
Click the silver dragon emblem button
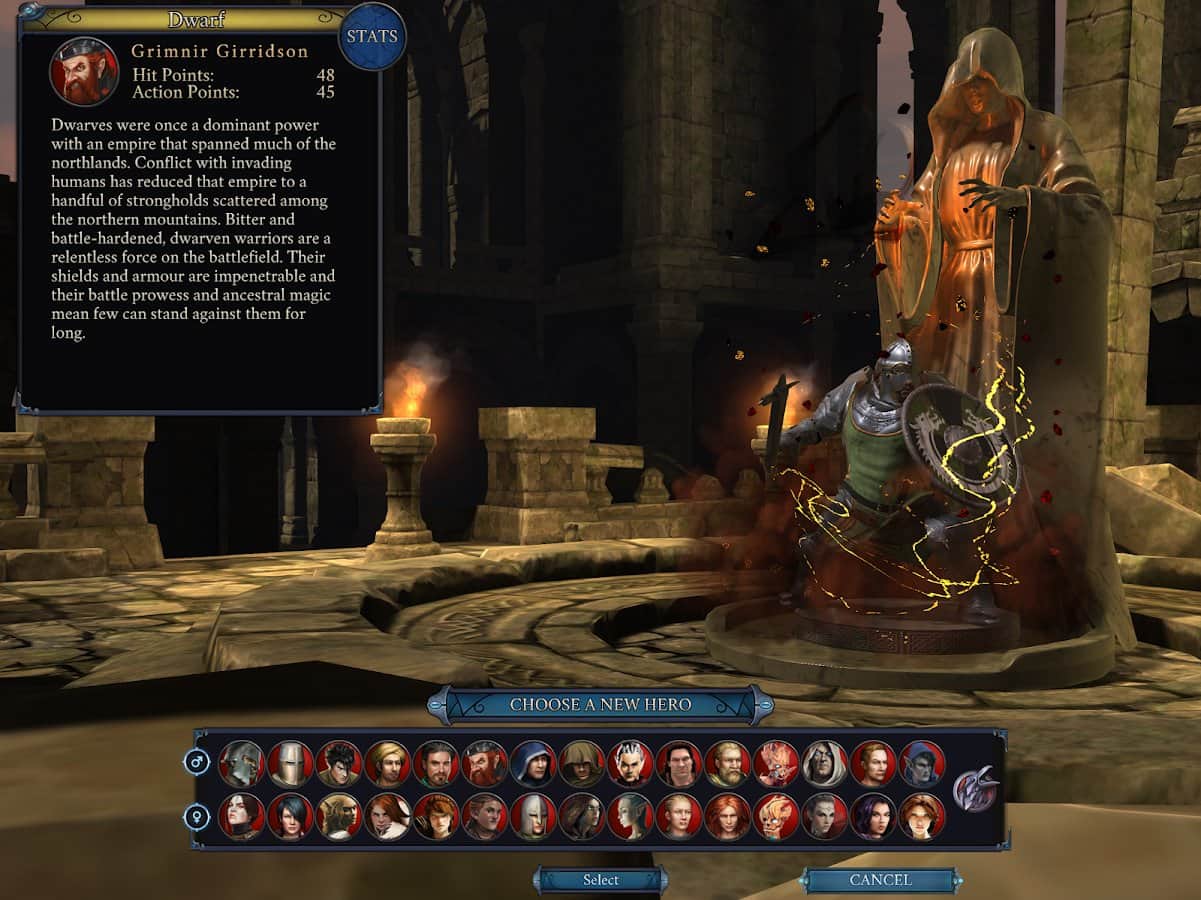click(x=975, y=790)
